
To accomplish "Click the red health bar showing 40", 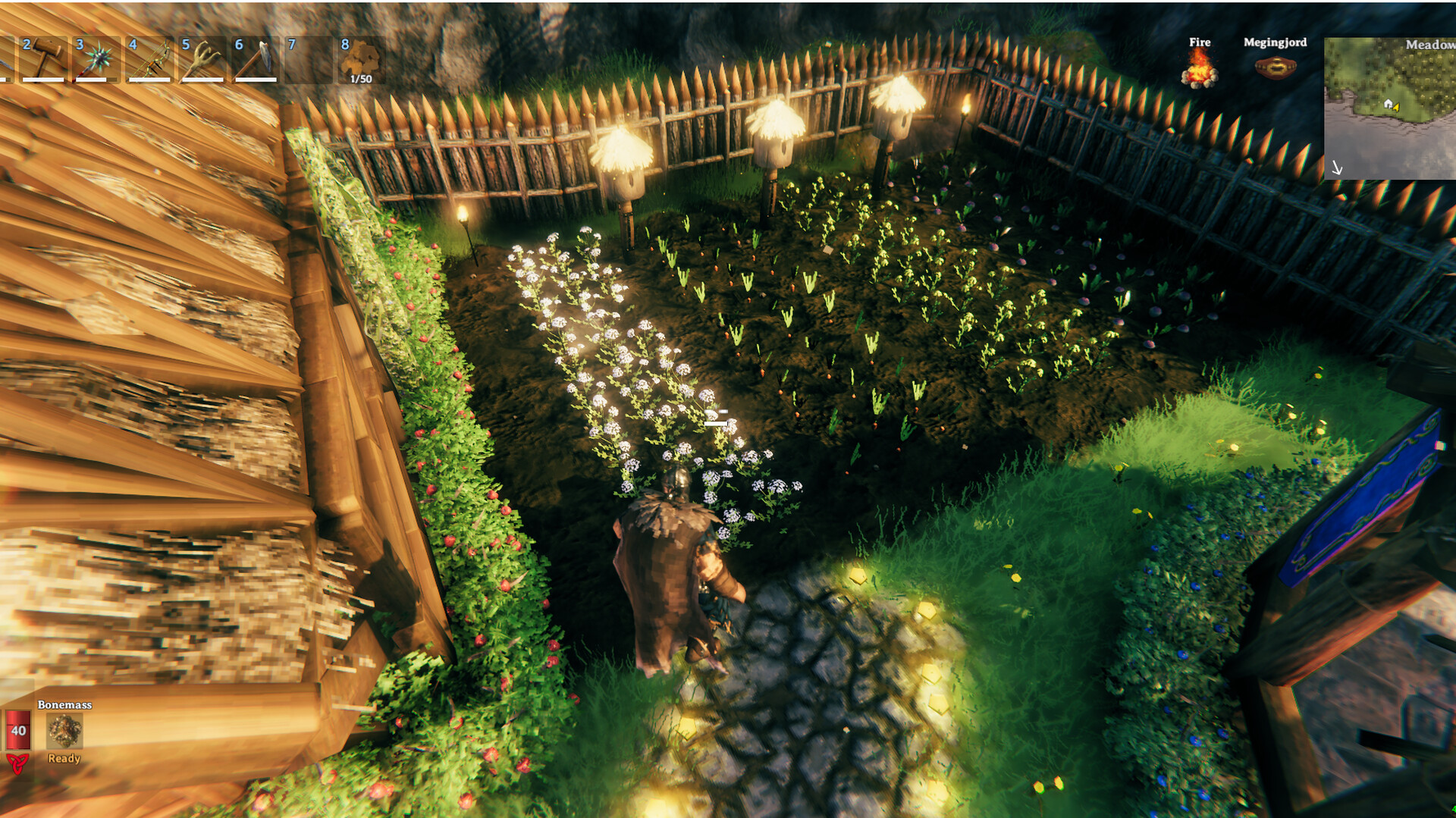I will [x=19, y=731].
